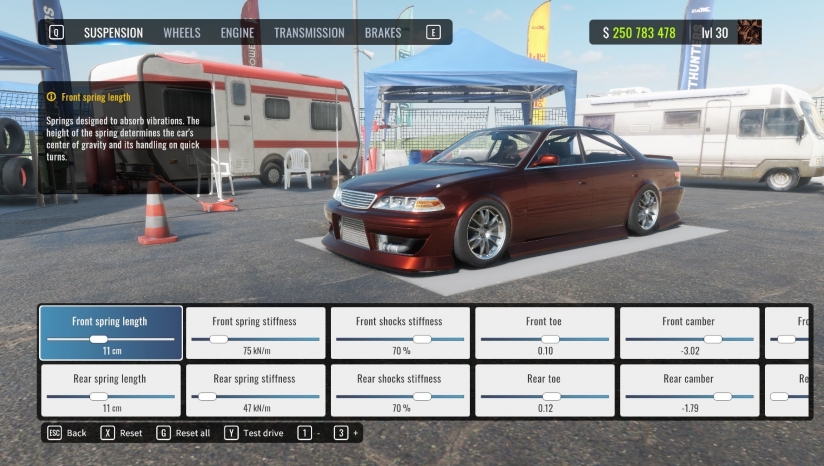This screenshot has width=824, height=466.
Task: Start a Test drive
Action: pyautogui.click(x=255, y=433)
